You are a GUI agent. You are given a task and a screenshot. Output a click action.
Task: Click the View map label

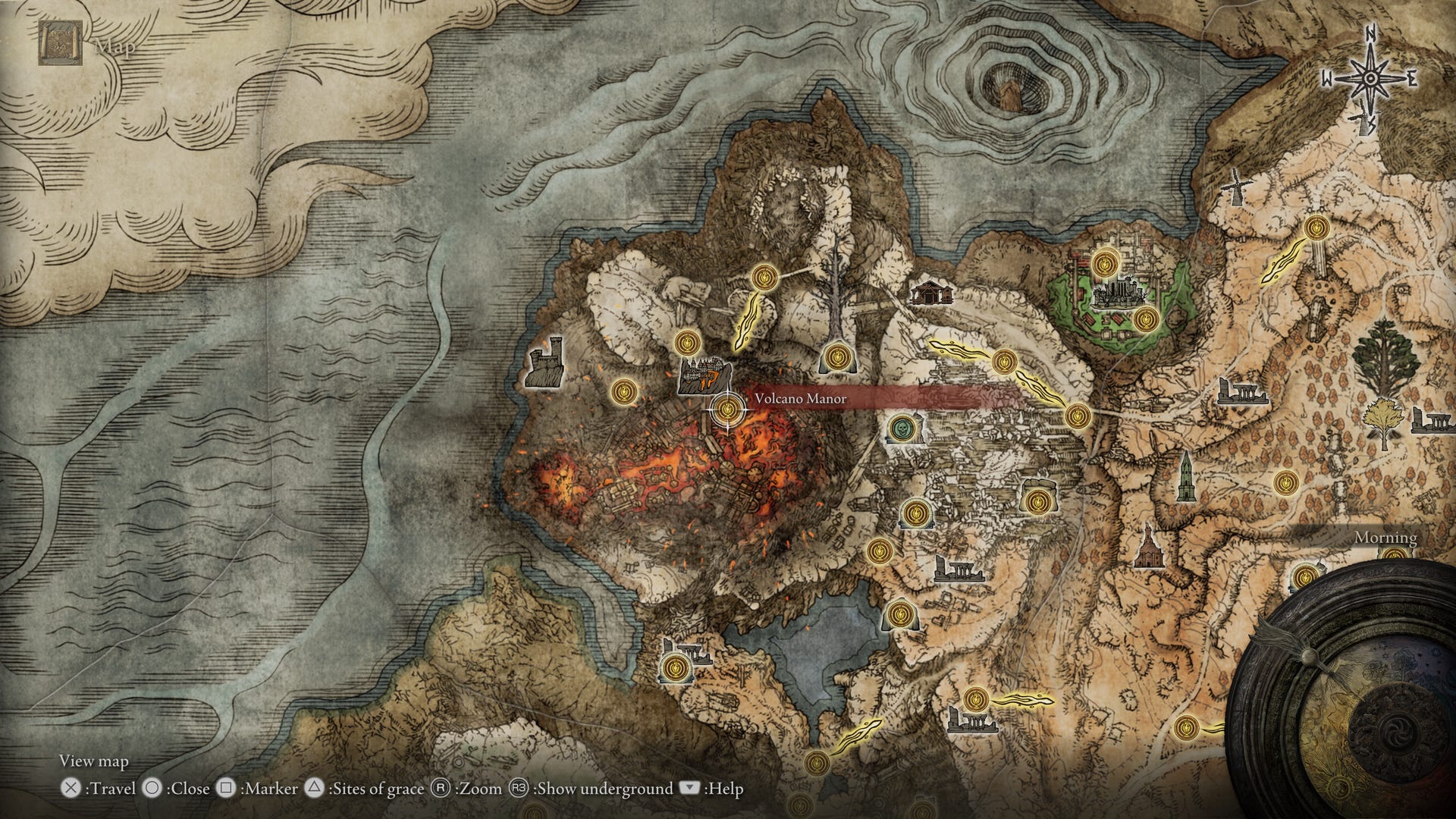tap(93, 759)
